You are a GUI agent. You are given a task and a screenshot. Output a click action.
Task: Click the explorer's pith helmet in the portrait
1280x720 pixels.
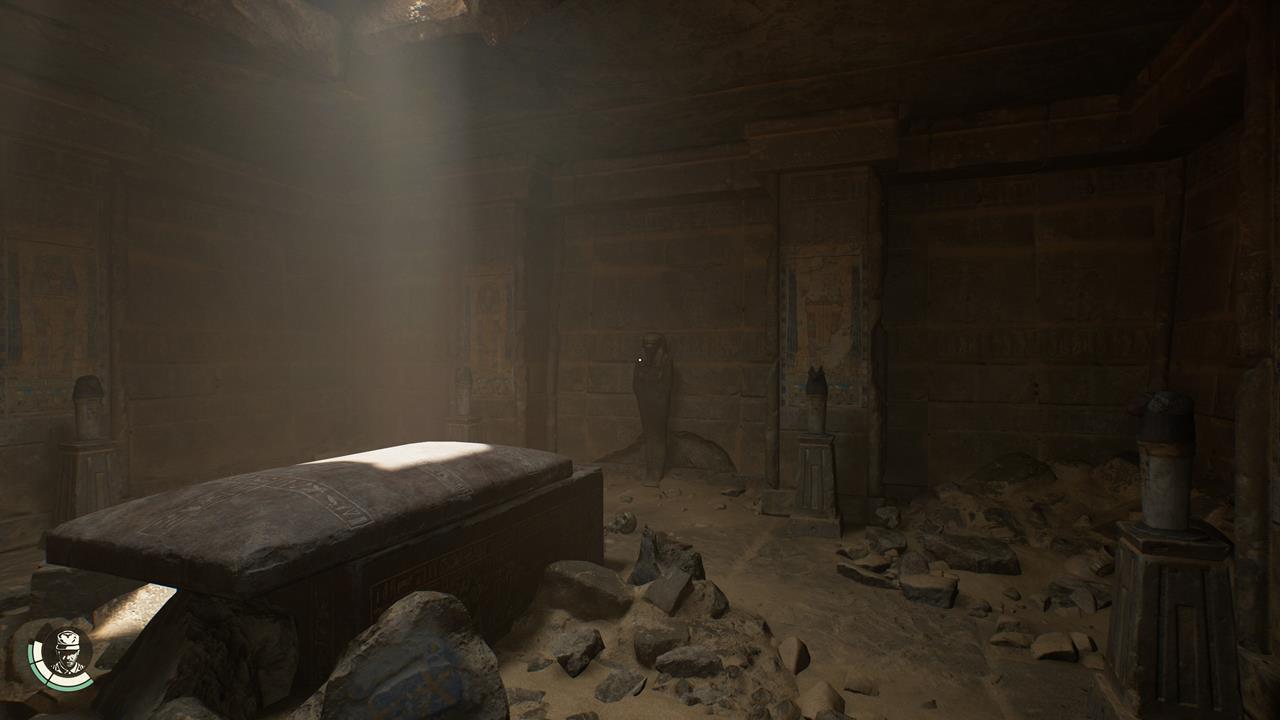pos(68,641)
